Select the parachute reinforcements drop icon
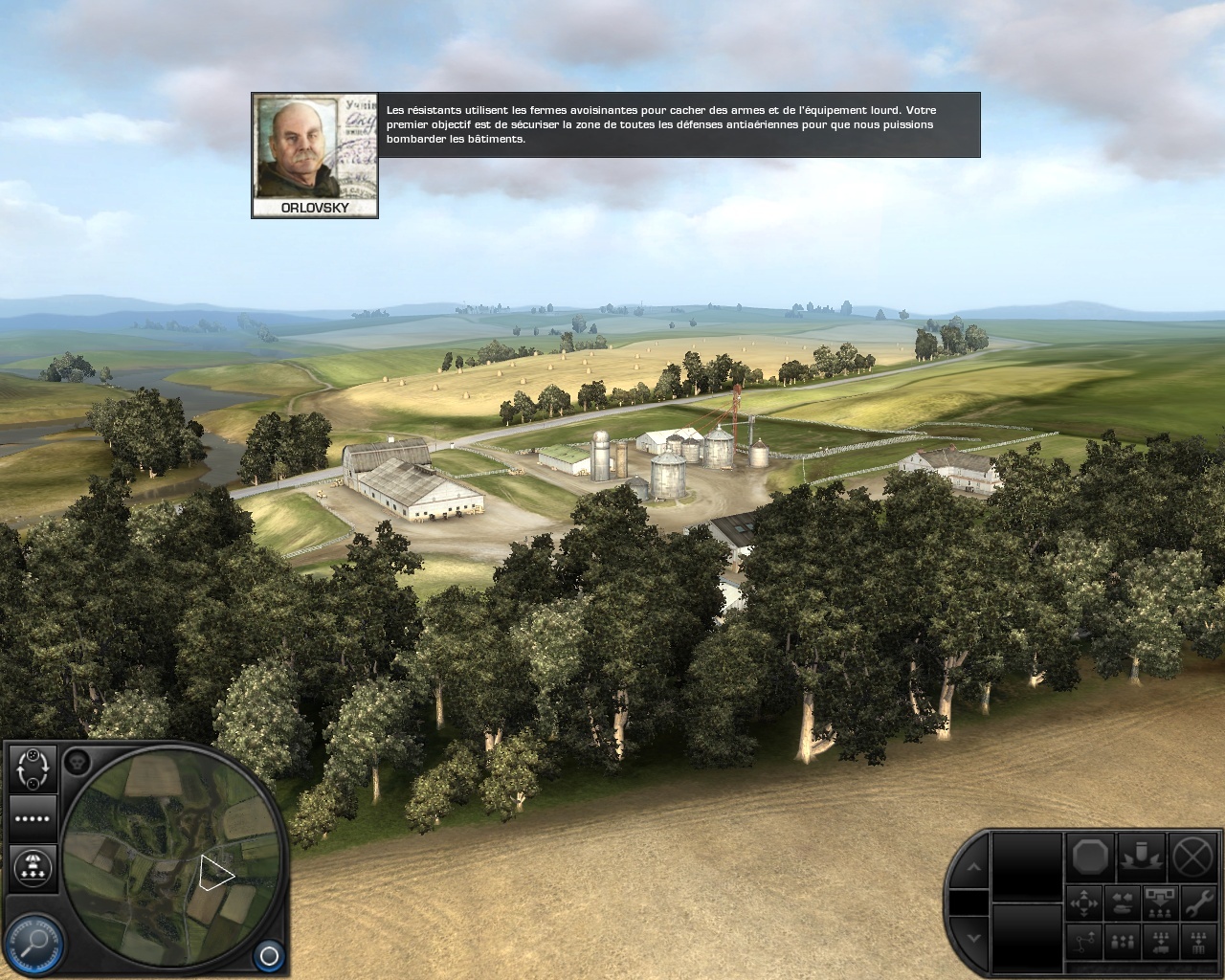 pyautogui.click(x=33, y=867)
